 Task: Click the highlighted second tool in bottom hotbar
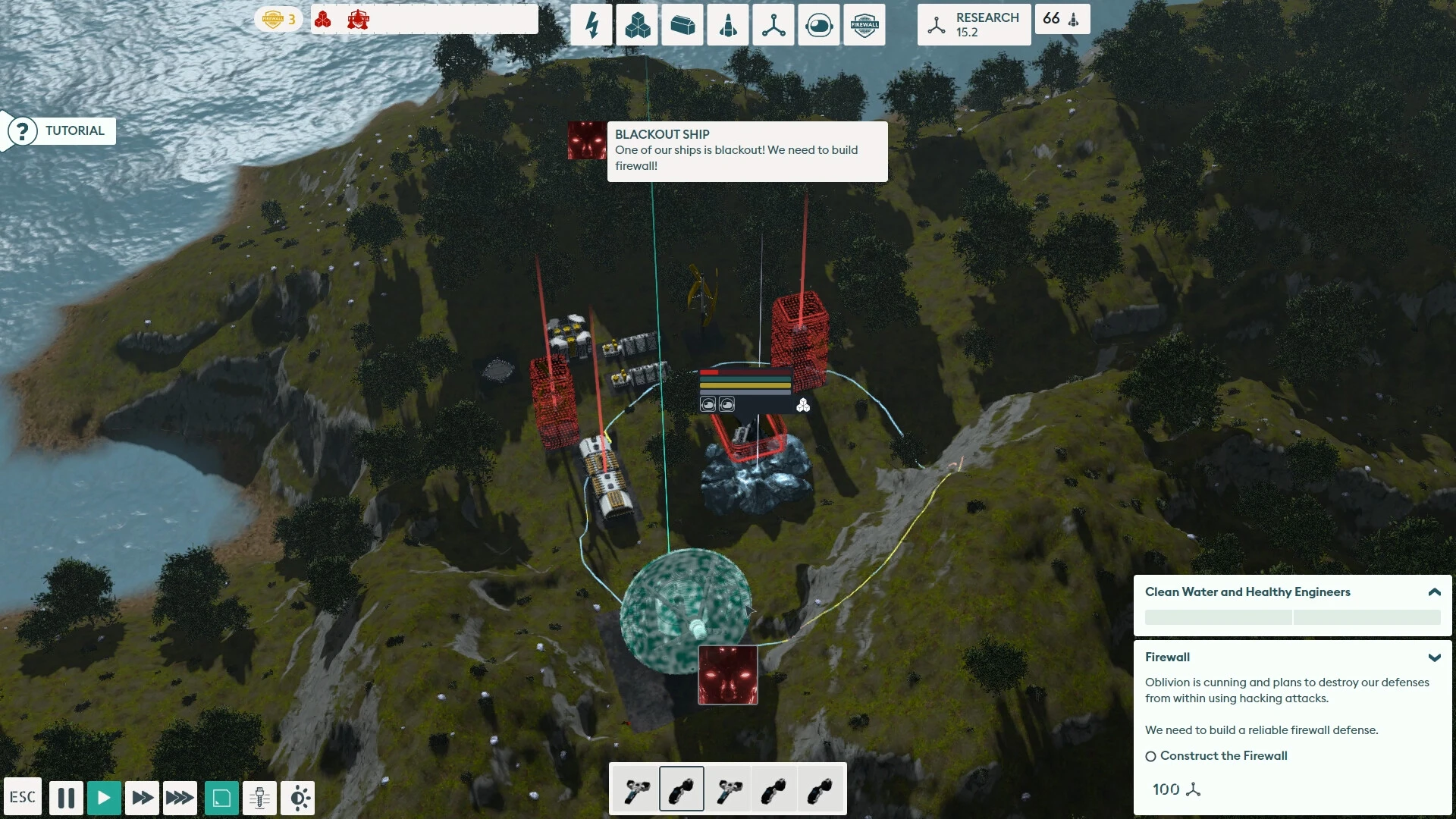click(x=682, y=789)
